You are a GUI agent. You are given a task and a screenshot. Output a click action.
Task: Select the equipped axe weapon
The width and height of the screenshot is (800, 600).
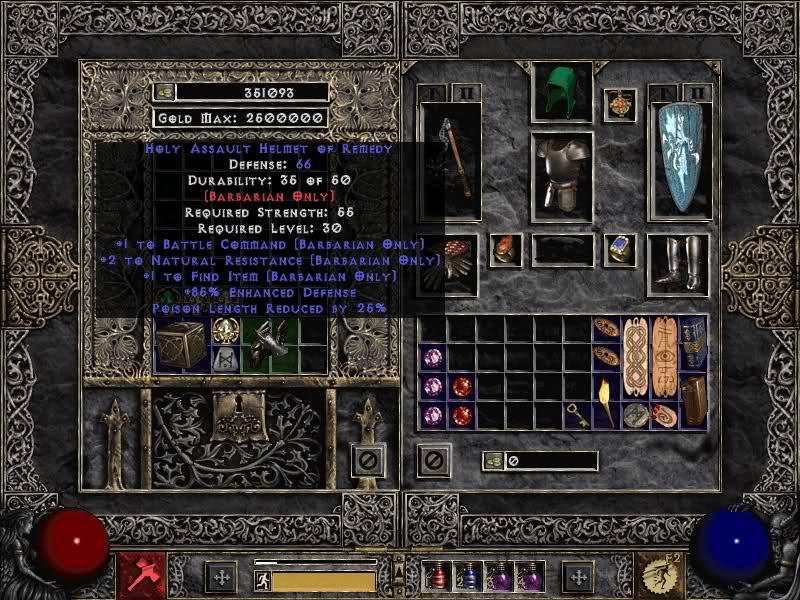tap(450, 160)
